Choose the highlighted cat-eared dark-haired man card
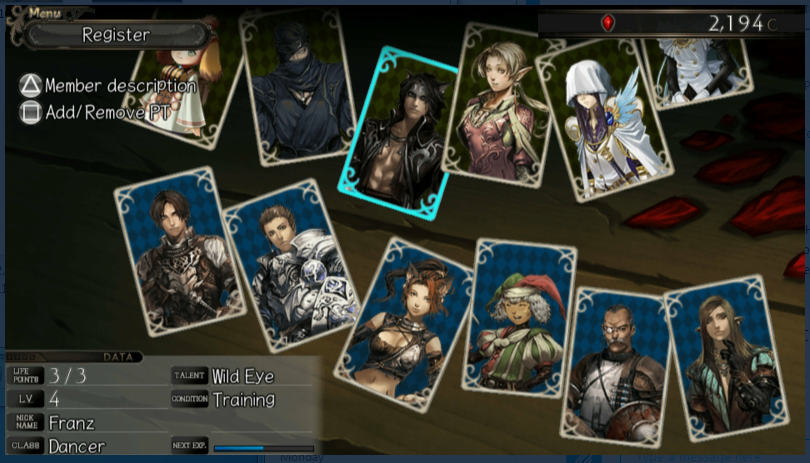Screen dimensions: 810x463 [397, 132]
